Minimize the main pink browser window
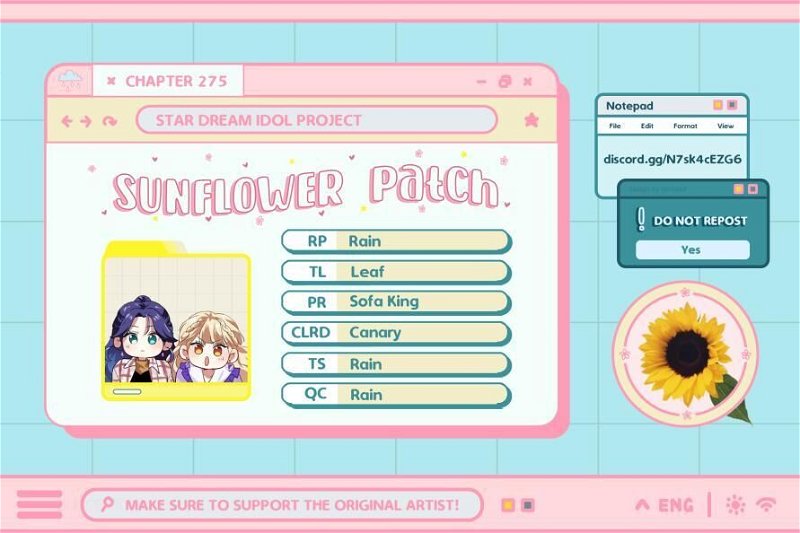The image size is (800, 533). point(482,82)
